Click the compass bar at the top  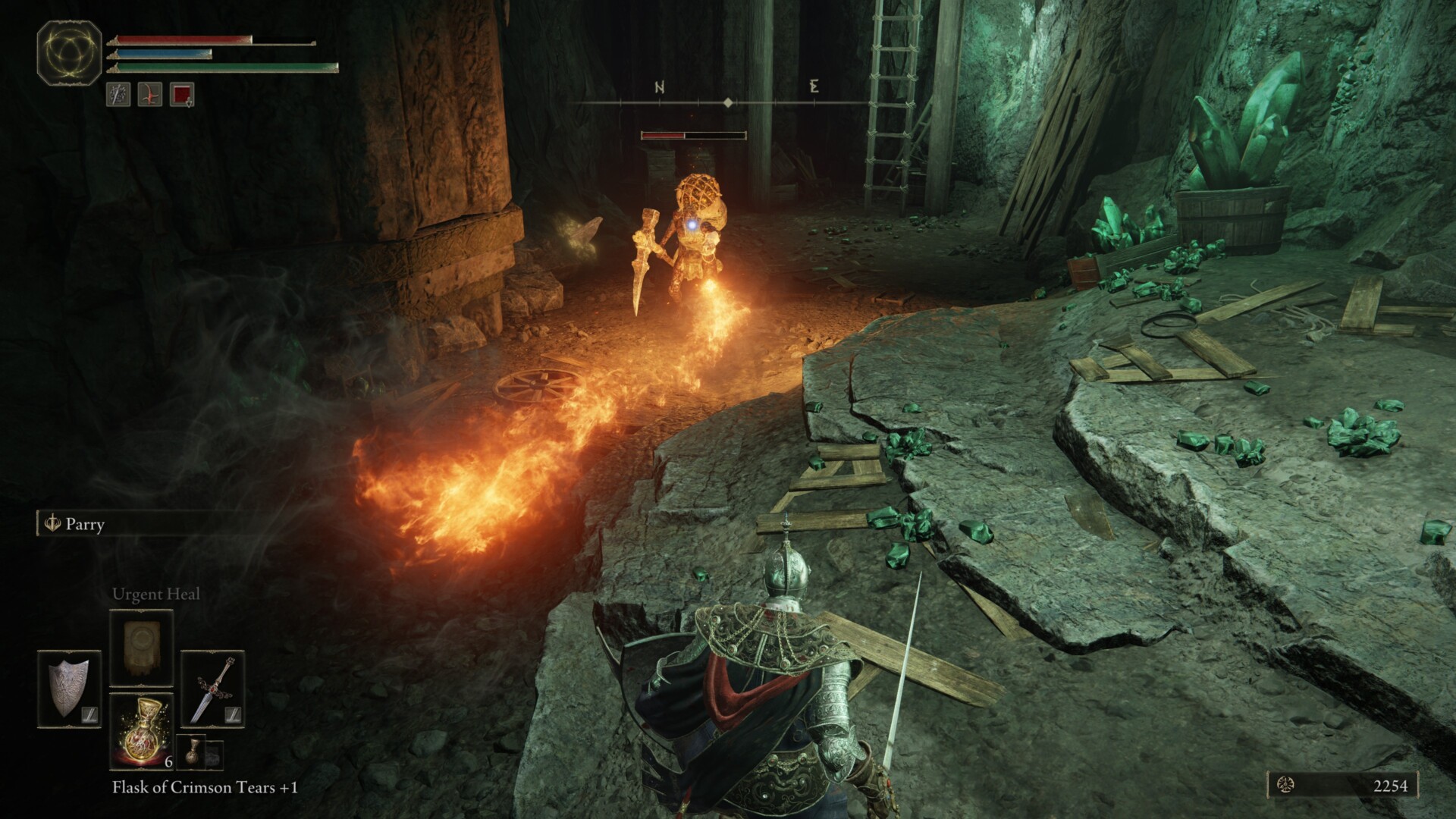coord(728,102)
